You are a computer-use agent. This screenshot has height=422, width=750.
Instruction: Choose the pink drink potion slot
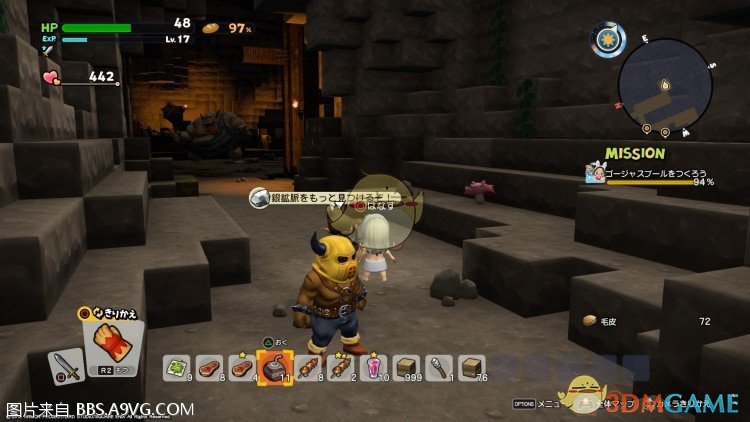point(374,368)
